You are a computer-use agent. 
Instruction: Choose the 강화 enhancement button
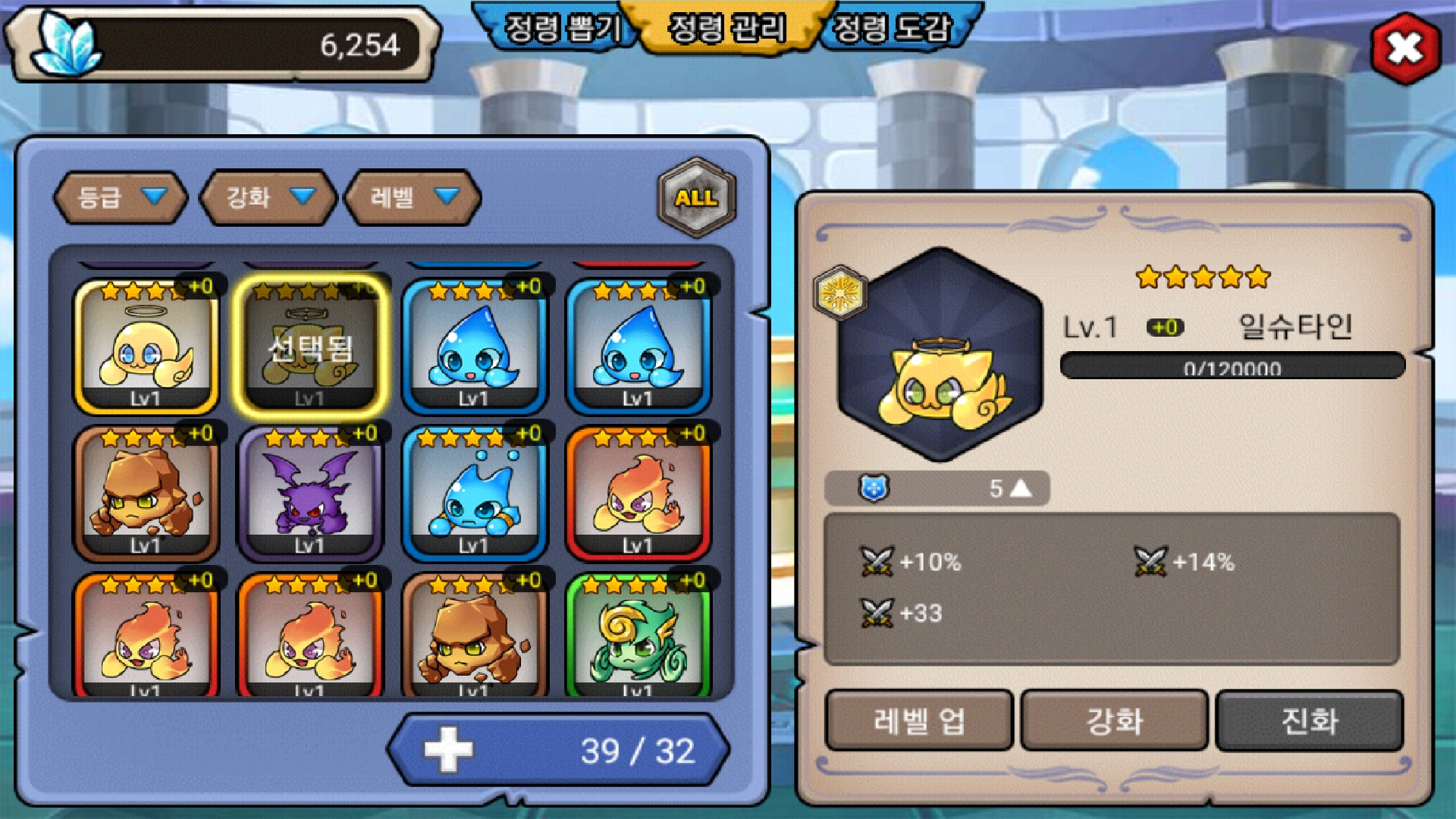pos(1114,720)
